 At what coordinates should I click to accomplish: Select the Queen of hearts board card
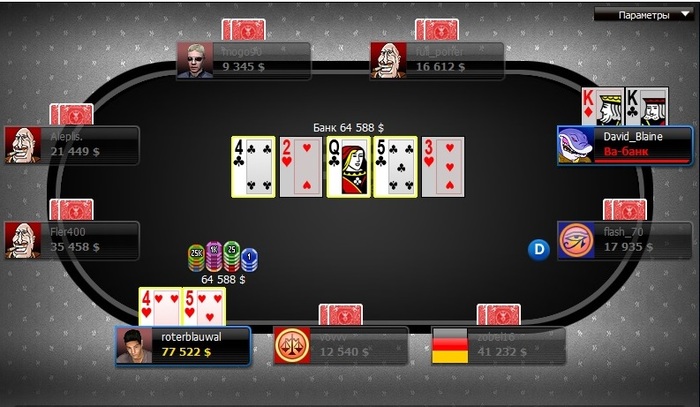pos(348,167)
